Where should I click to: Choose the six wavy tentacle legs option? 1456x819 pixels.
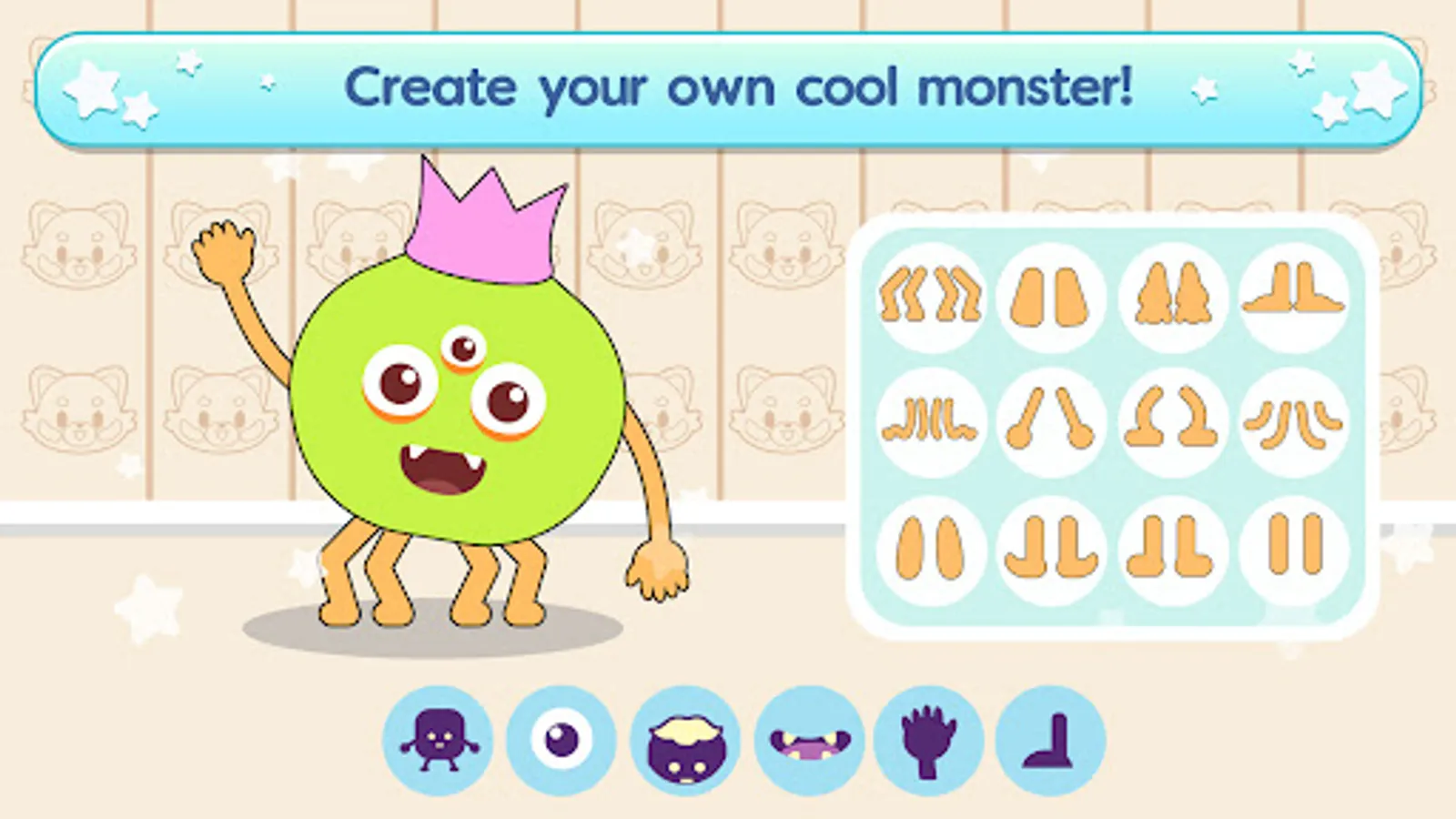929,421
